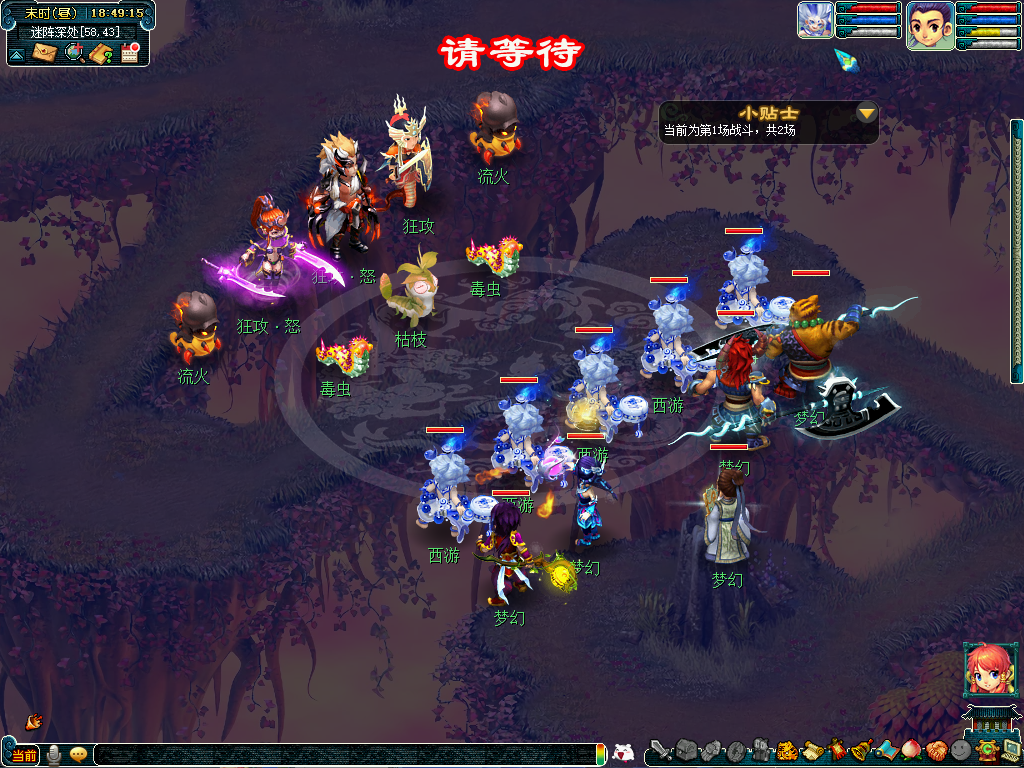1024x768 pixels.
Task: Open the handshake friends icon
Action: (935, 749)
